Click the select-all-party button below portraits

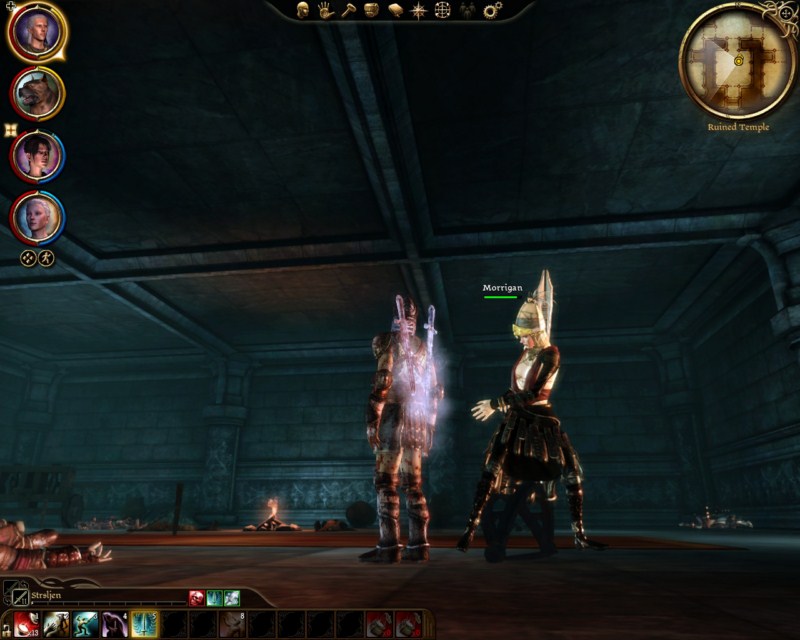[28, 258]
